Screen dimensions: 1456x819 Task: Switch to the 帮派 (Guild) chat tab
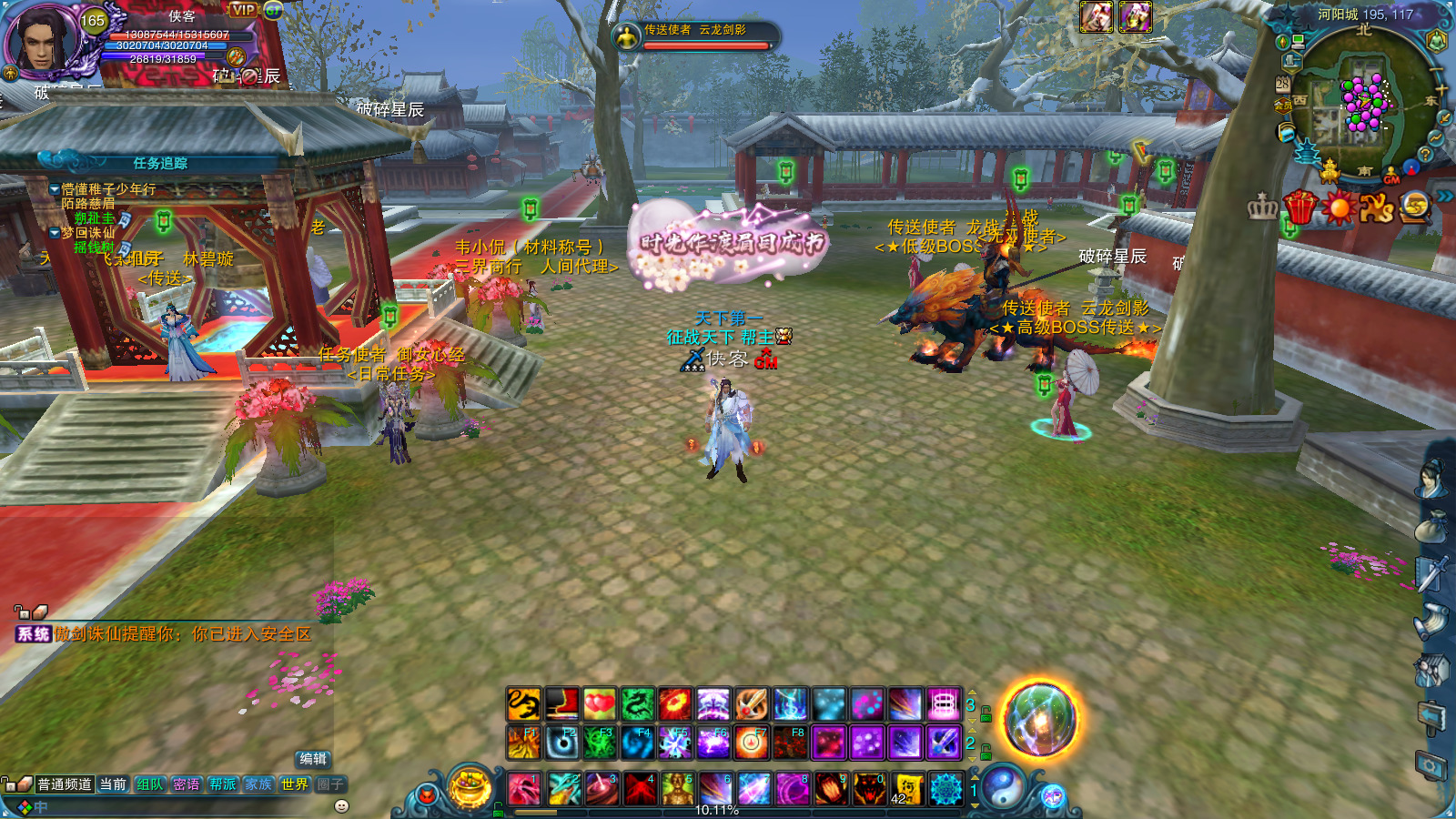click(x=222, y=784)
